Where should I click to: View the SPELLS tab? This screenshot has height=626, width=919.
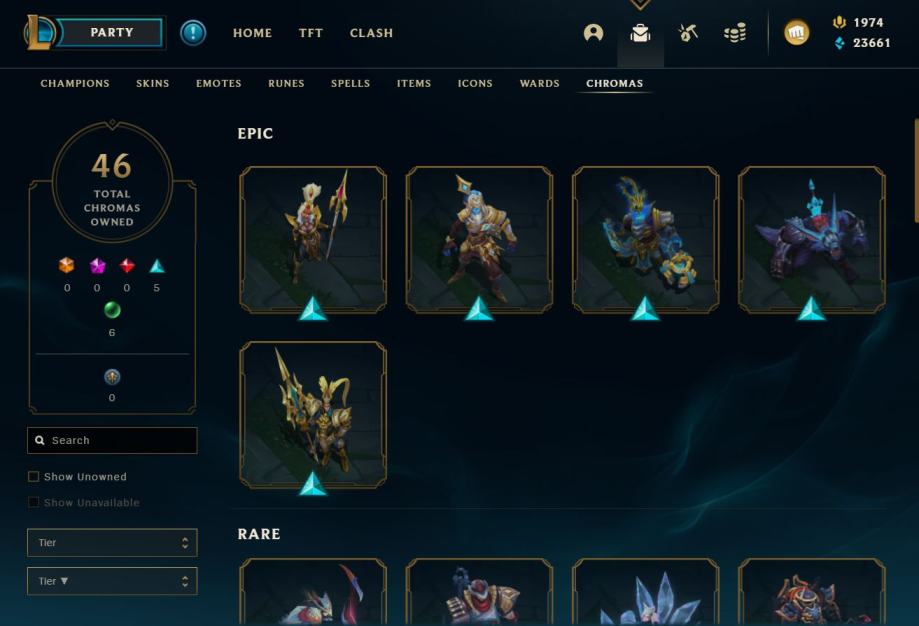point(350,84)
